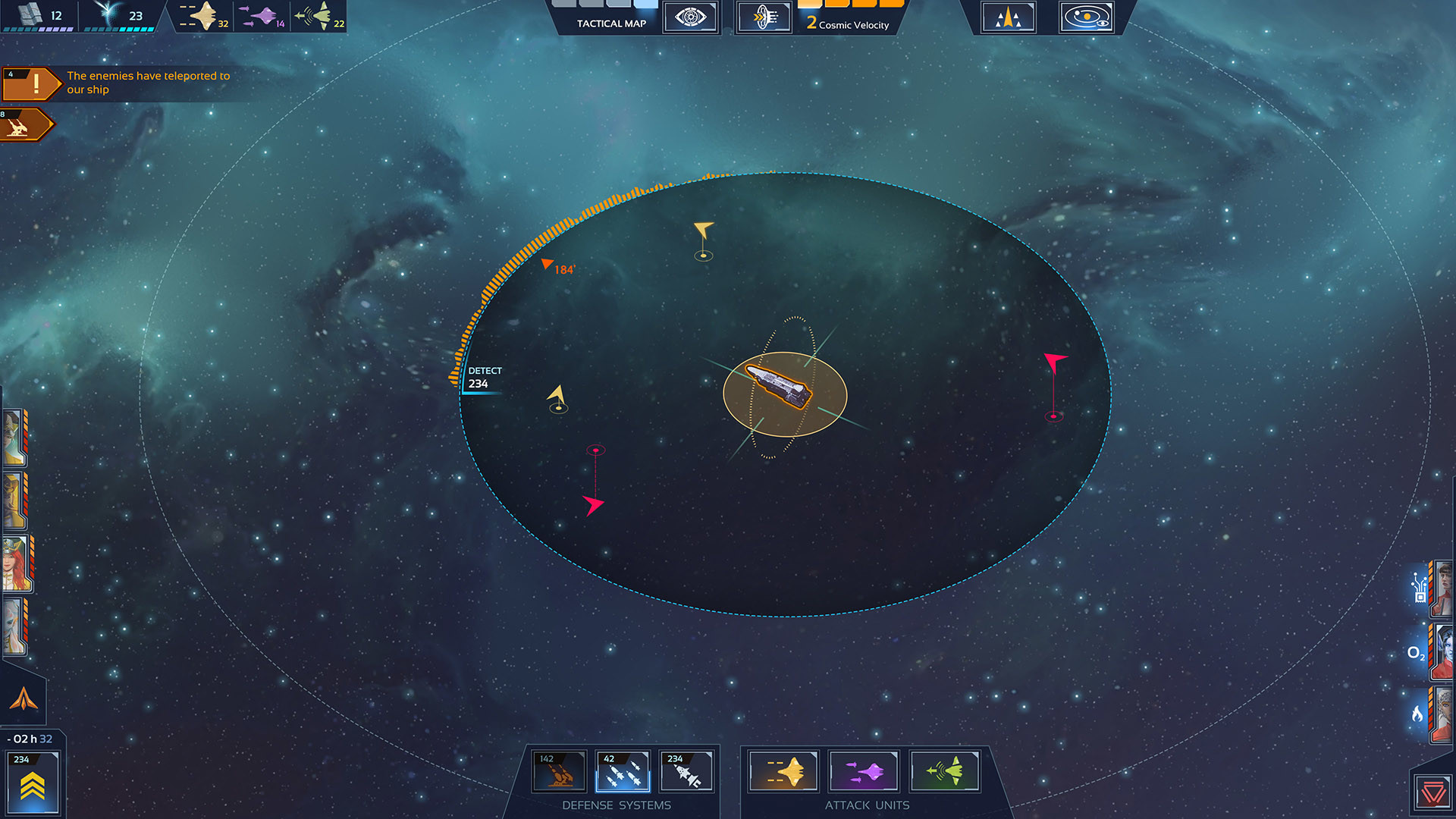
Task: Click the O2 oxygen indicator
Action: point(1417,653)
